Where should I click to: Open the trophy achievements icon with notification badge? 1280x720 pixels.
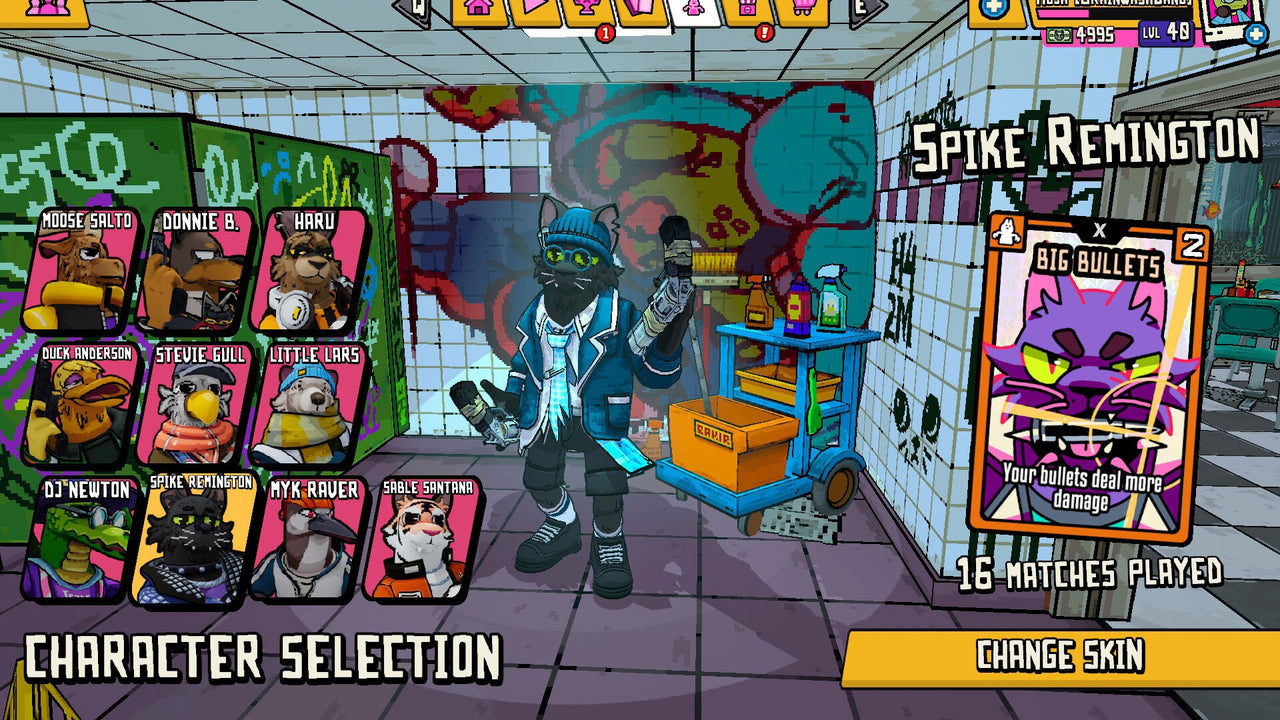point(588,10)
